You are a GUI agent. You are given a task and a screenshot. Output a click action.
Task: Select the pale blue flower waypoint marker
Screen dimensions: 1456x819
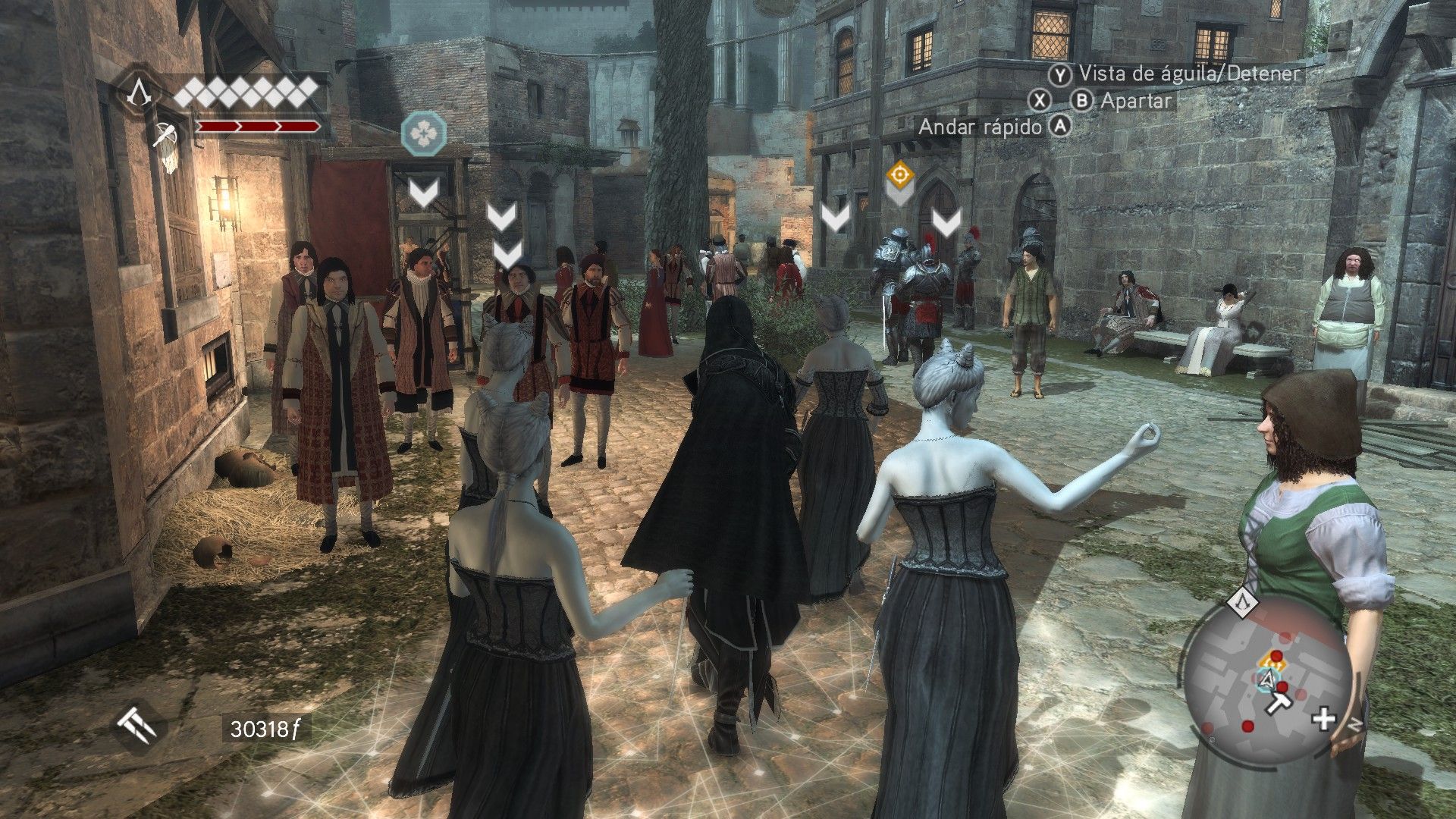click(x=423, y=133)
